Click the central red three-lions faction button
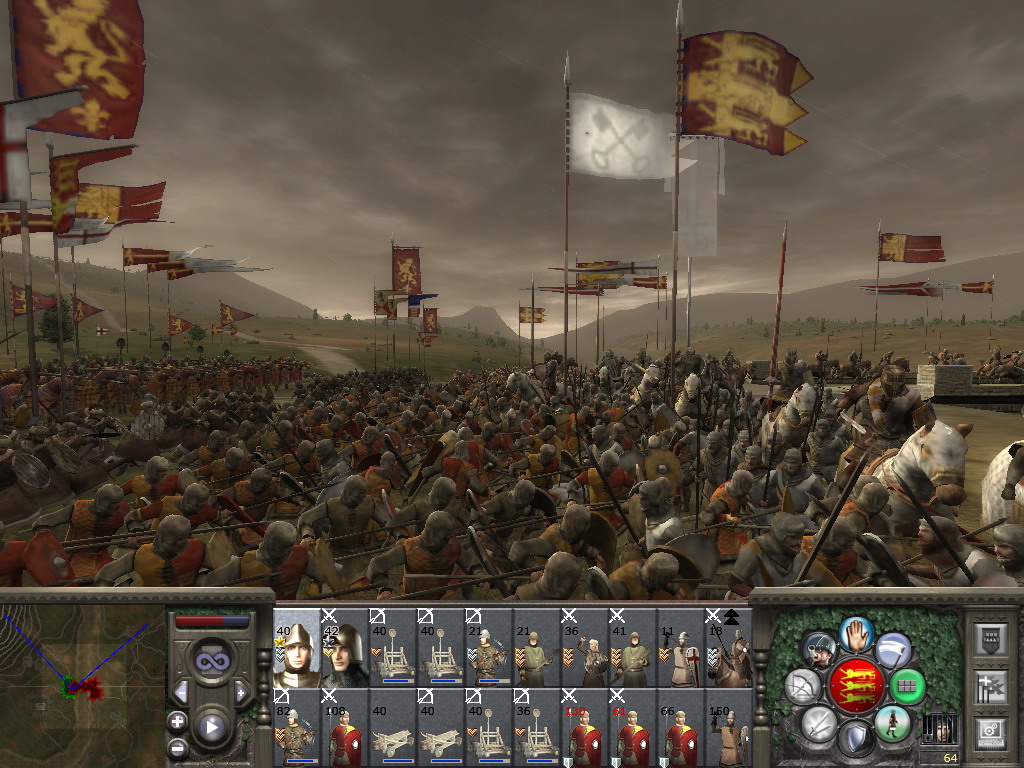Image resolution: width=1024 pixels, height=768 pixels. [856, 686]
